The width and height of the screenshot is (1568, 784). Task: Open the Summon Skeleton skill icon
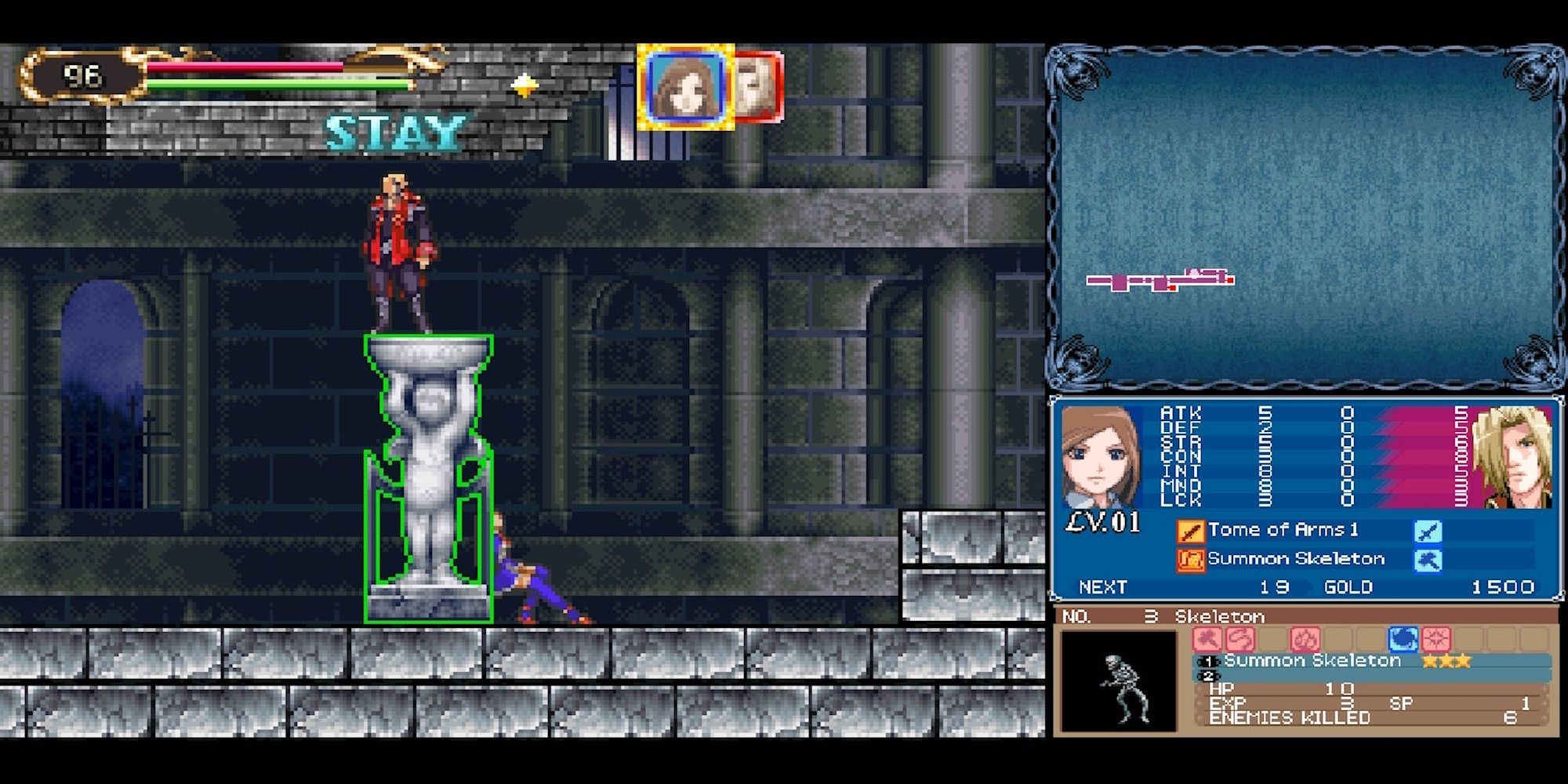tap(1192, 561)
